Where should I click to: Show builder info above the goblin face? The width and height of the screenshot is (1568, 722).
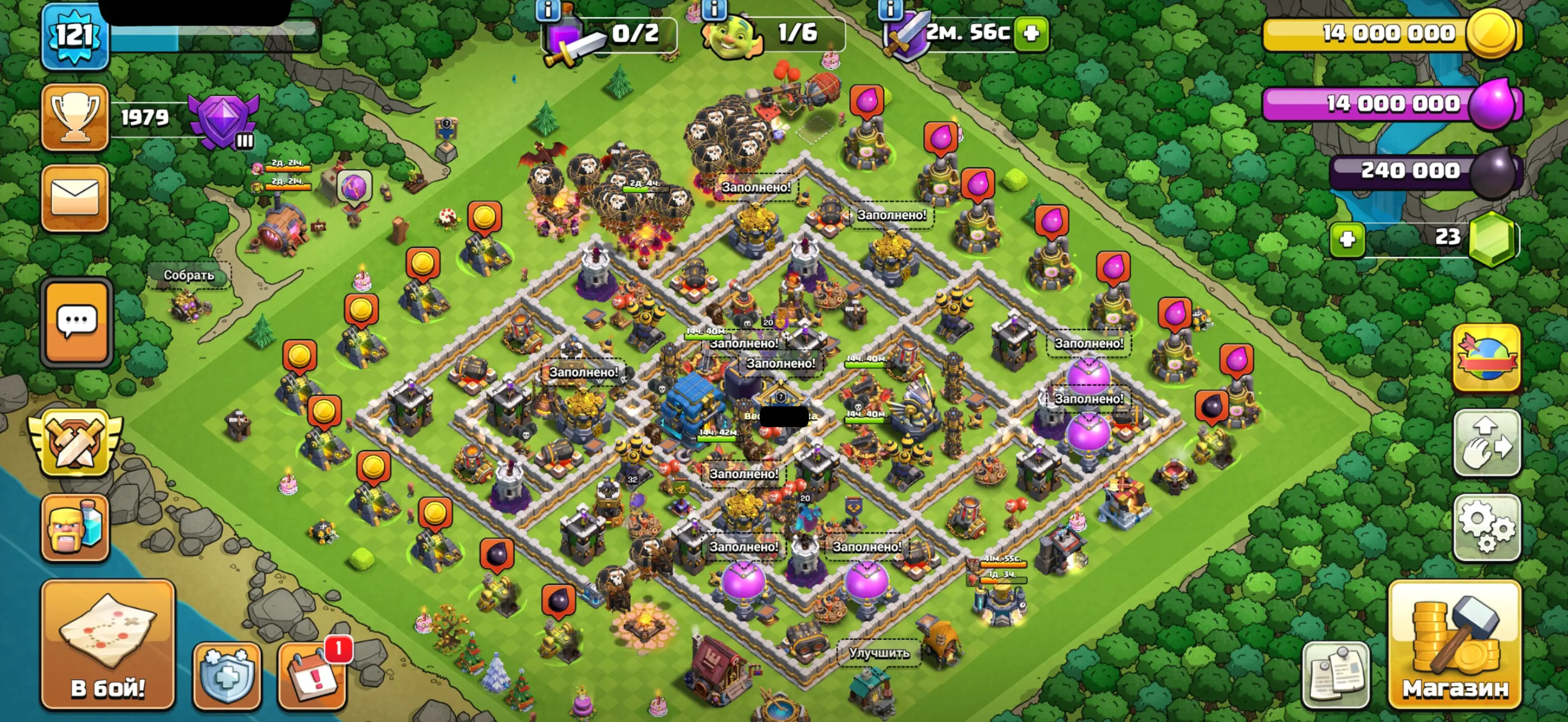pos(714,9)
